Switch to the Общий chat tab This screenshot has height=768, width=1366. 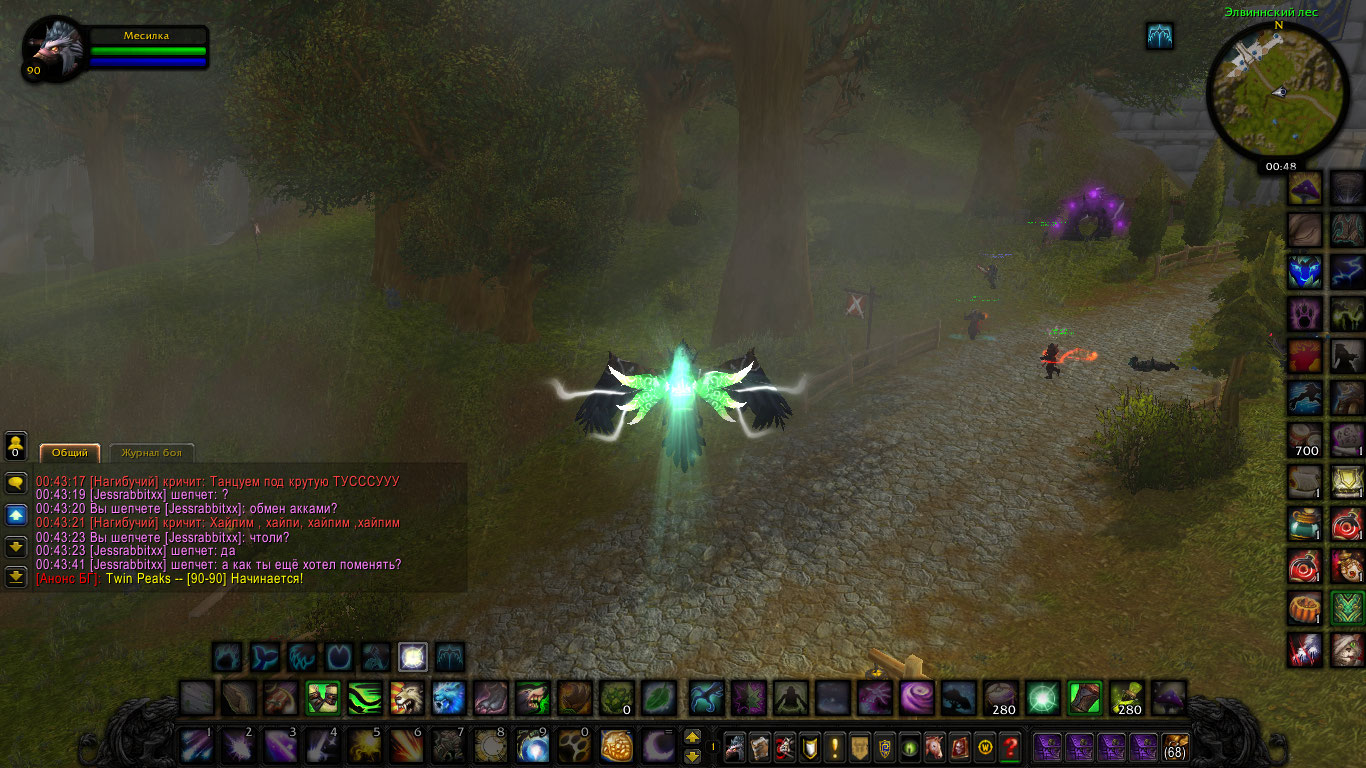pyautogui.click(x=70, y=453)
